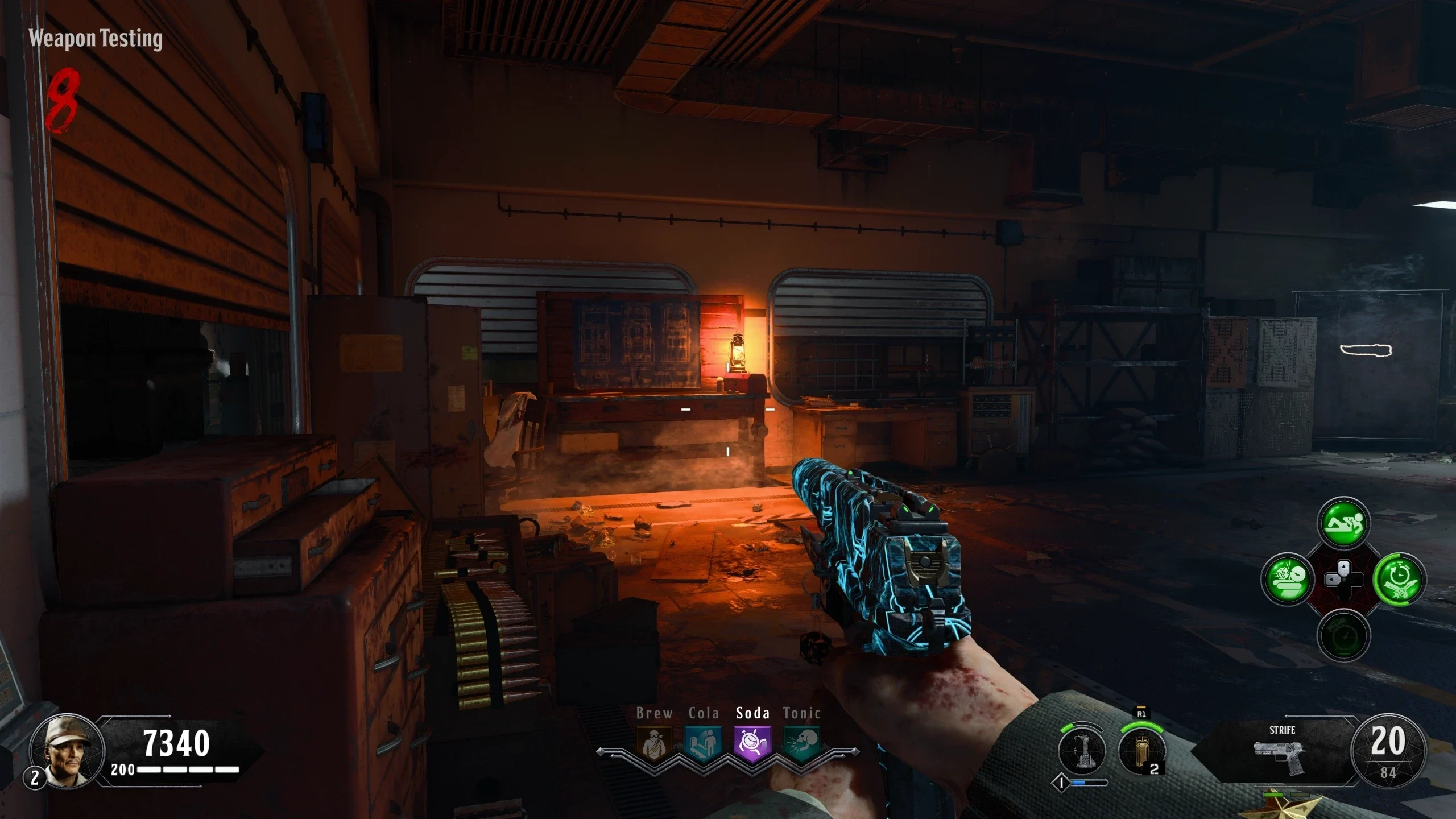1456x819 pixels.
Task: Select the dimmed alarm clock elixir
Action: click(x=1343, y=635)
